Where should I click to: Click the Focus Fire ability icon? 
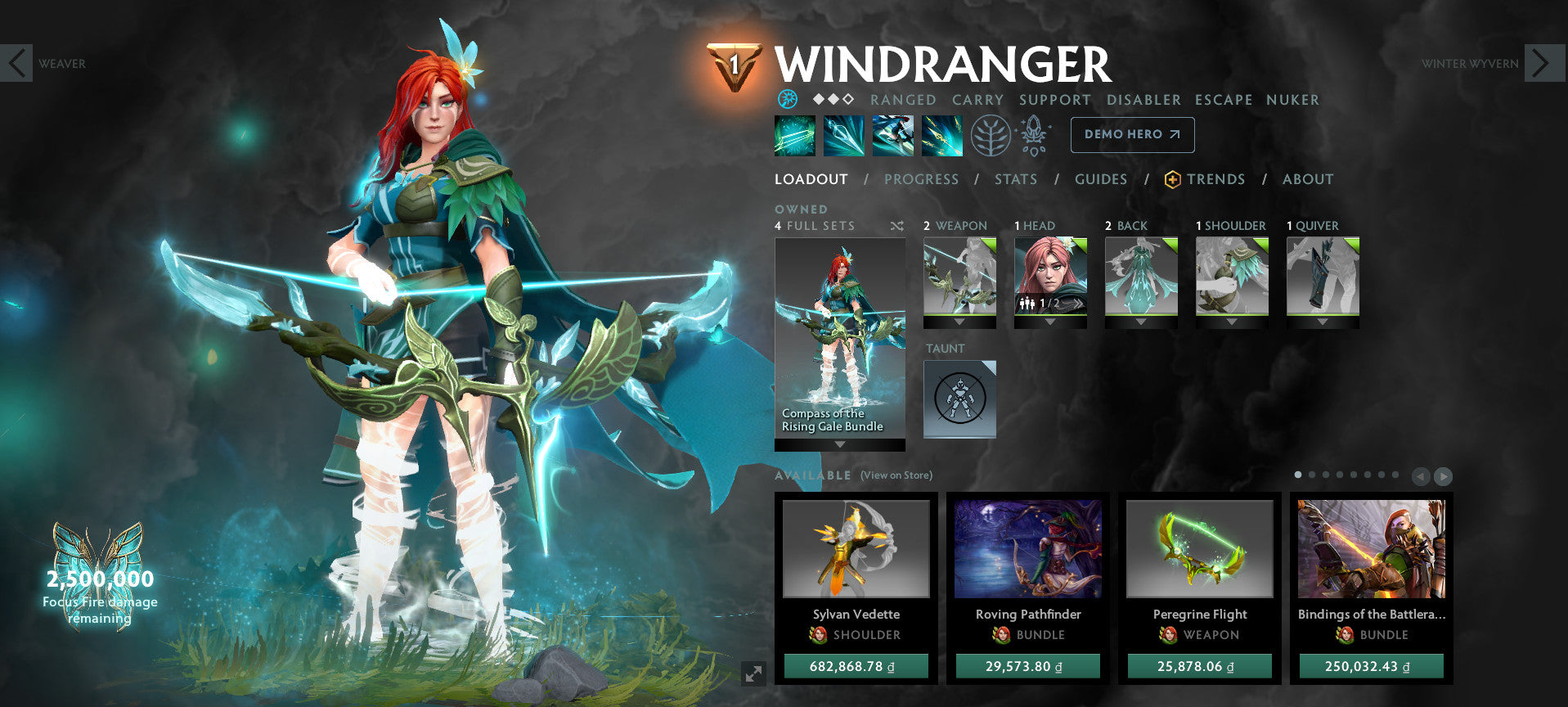[942, 135]
